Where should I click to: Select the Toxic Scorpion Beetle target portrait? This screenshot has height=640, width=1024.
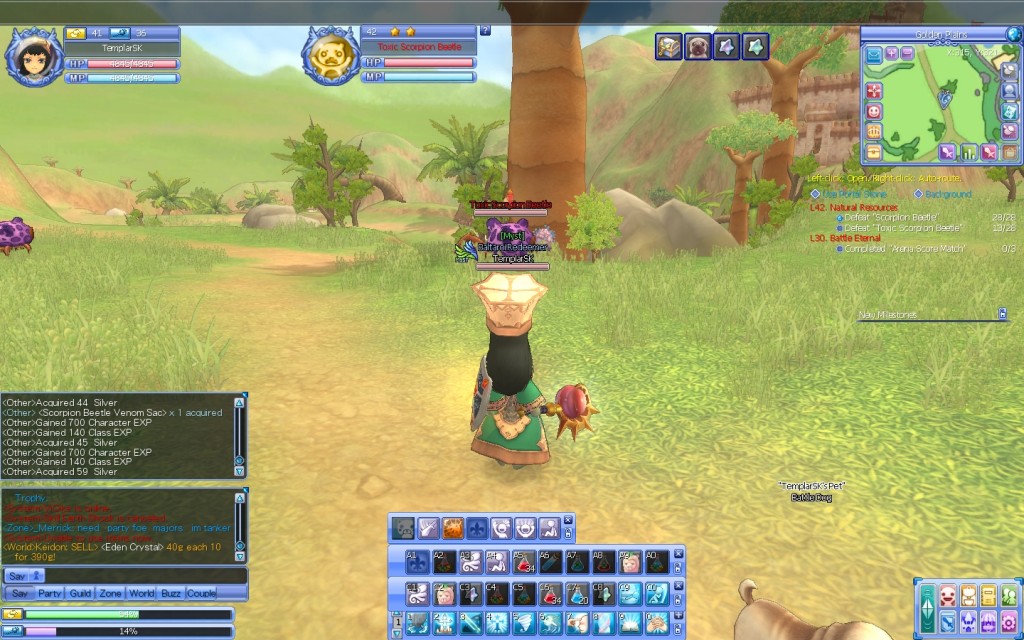[332, 57]
